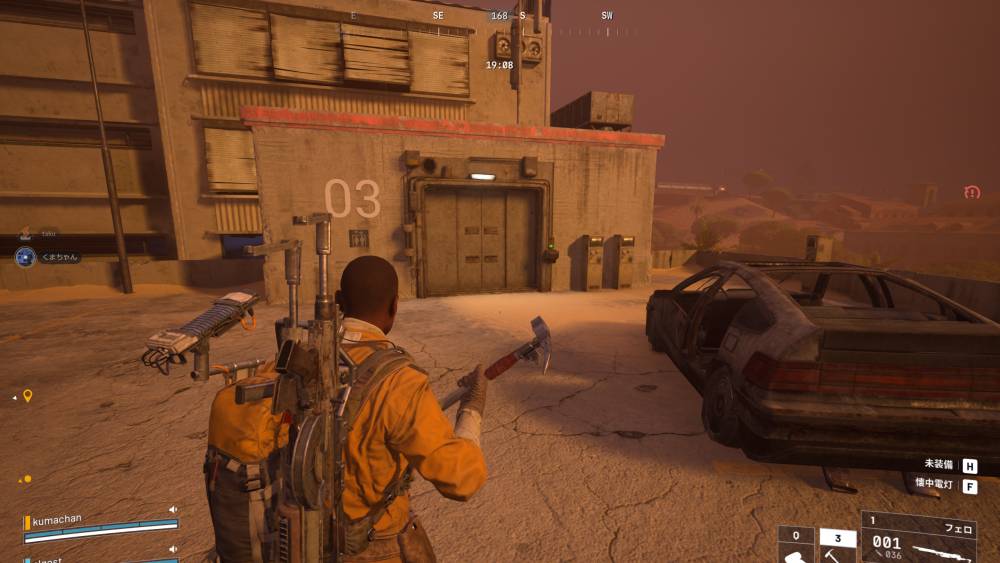Viewport: 1000px width, 563px height.
Task: Click the くまちゃん teammate avatar
Action: (x=25, y=257)
